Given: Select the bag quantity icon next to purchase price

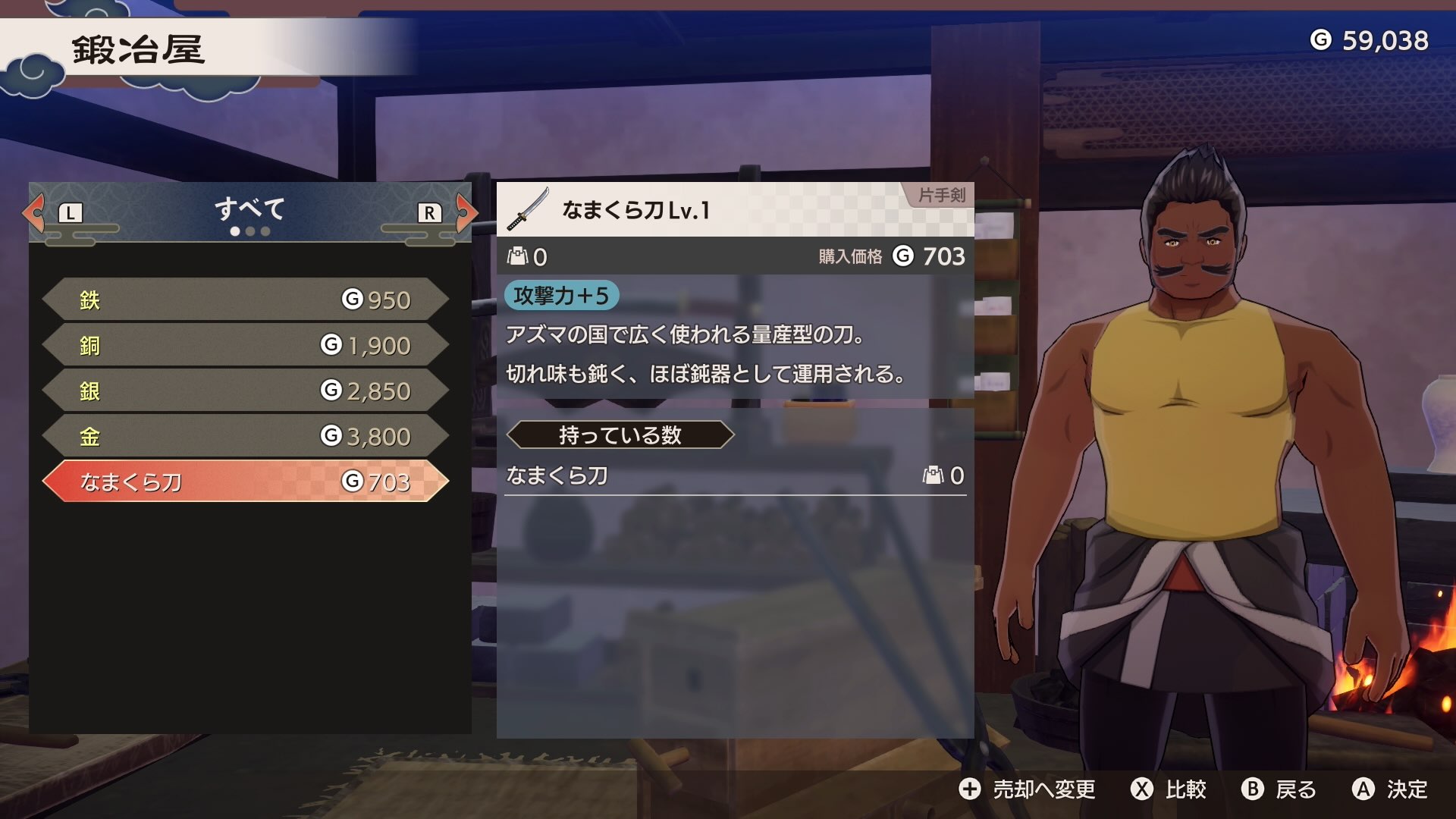Looking at the screenshot, I should (x=519, y=256).
